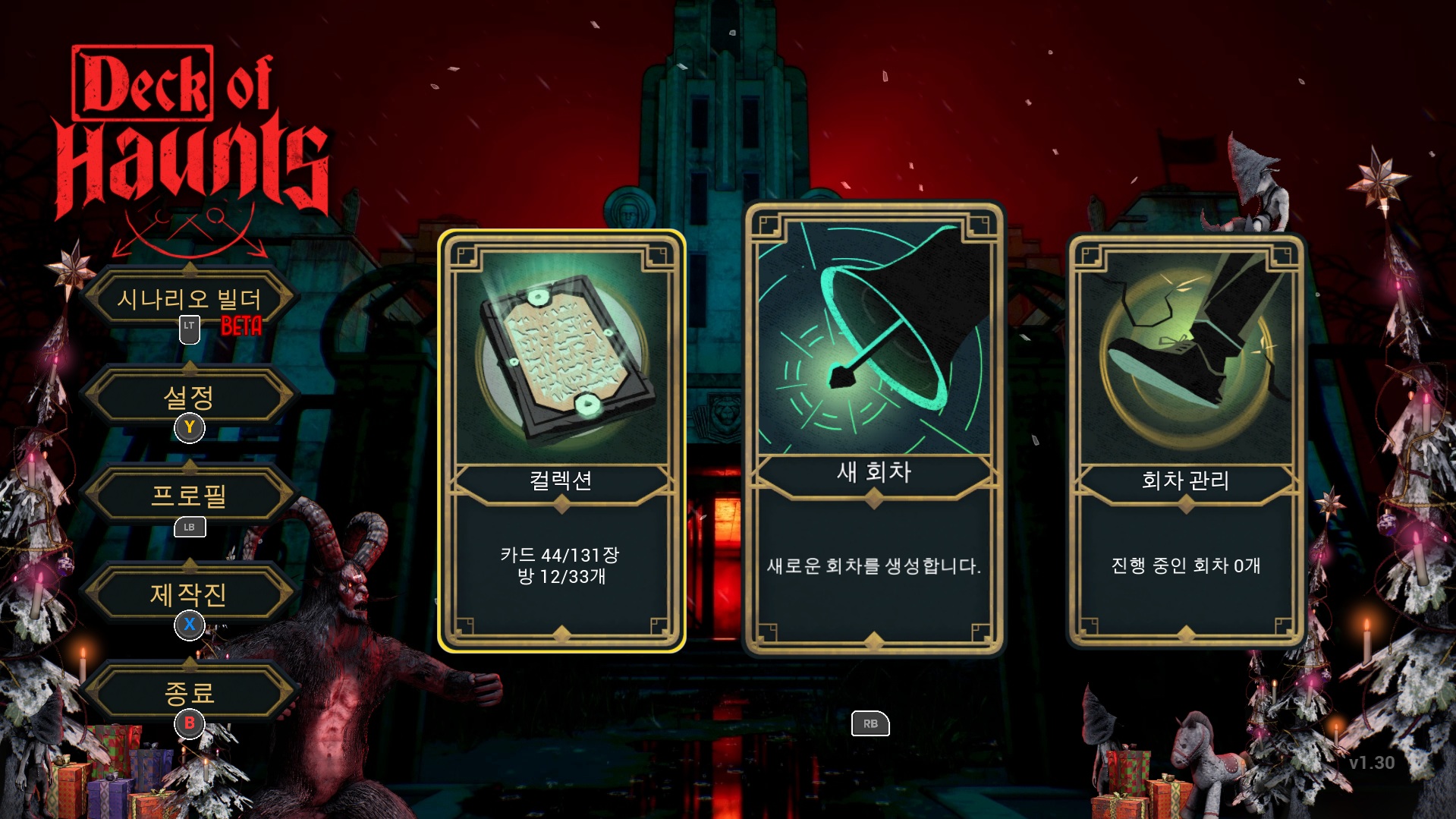Screen dimensions: 1456x819
Task: Start a new run with 새 회차
Action: coord(874,429)
